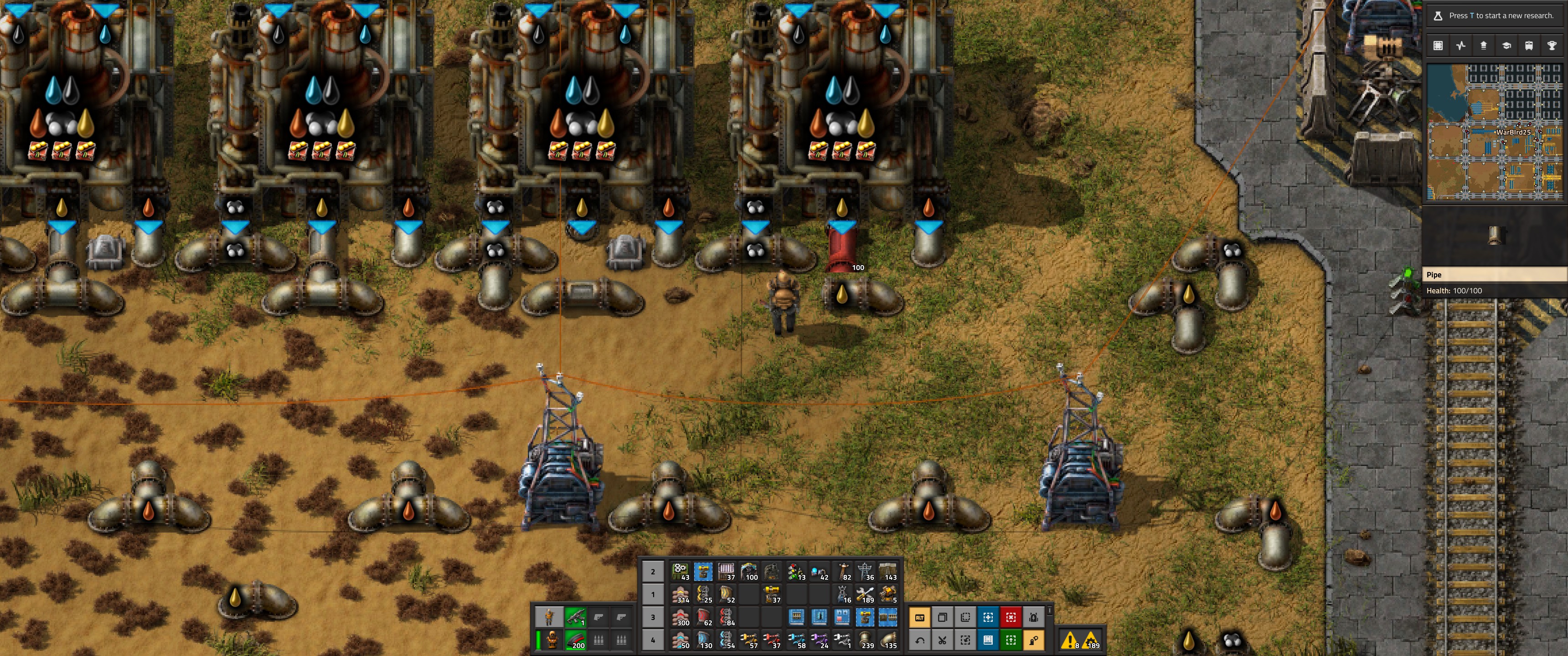
Task: Open the yellow warning alert showing 8
Action: coord(1069,640)
